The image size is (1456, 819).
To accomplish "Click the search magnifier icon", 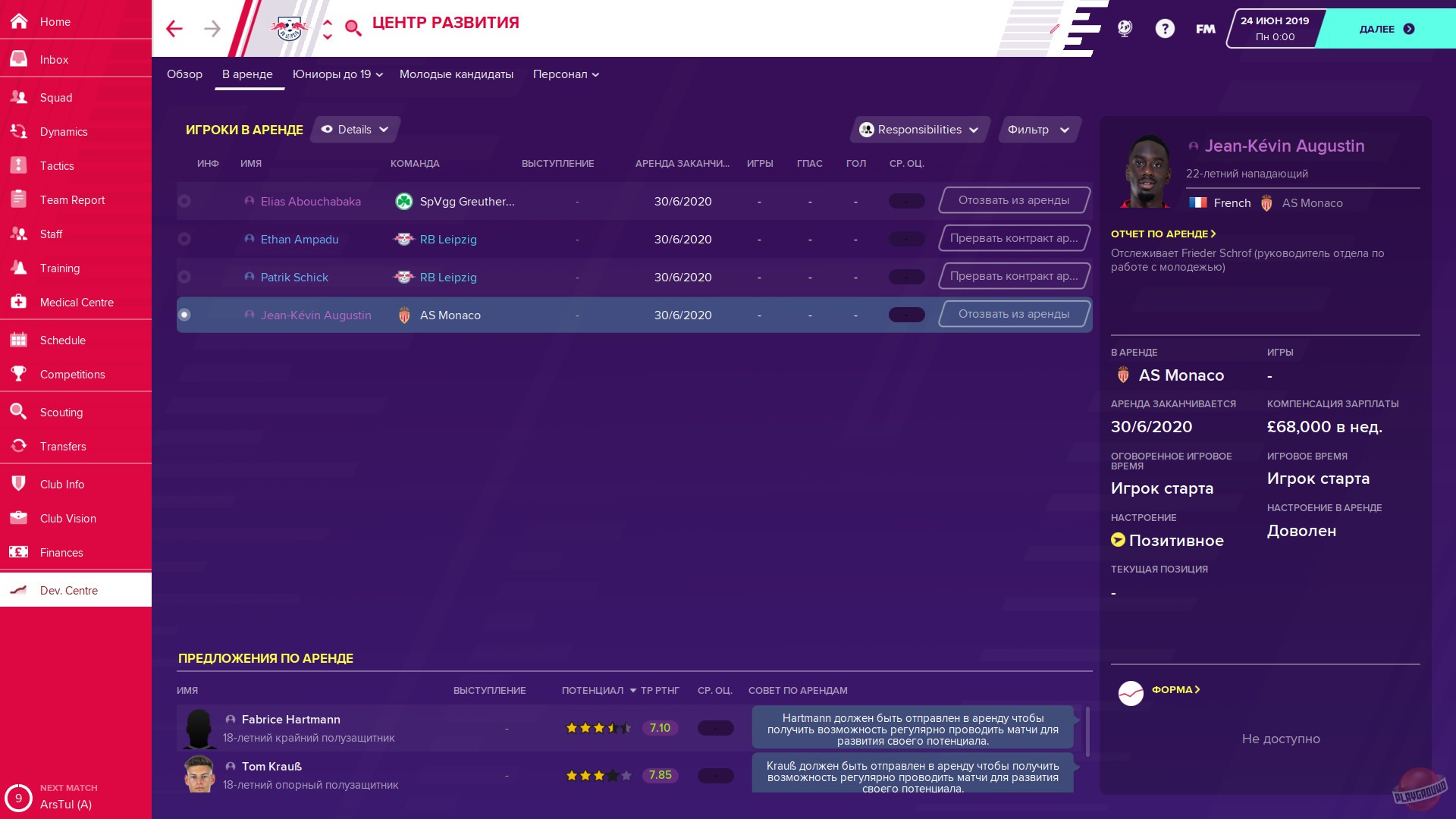I will (x=352, y=28).
